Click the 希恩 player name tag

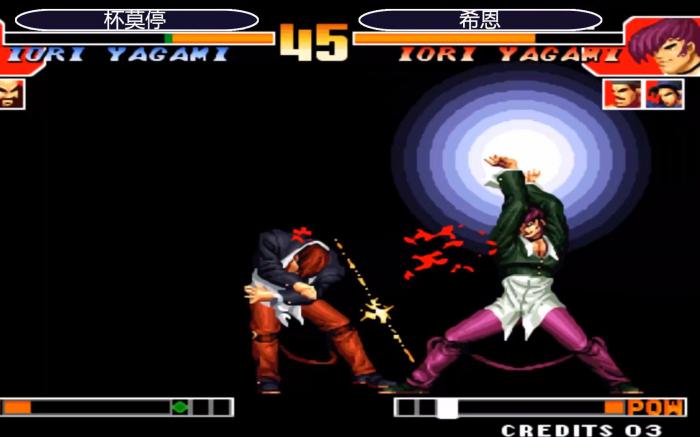point(480,20)
